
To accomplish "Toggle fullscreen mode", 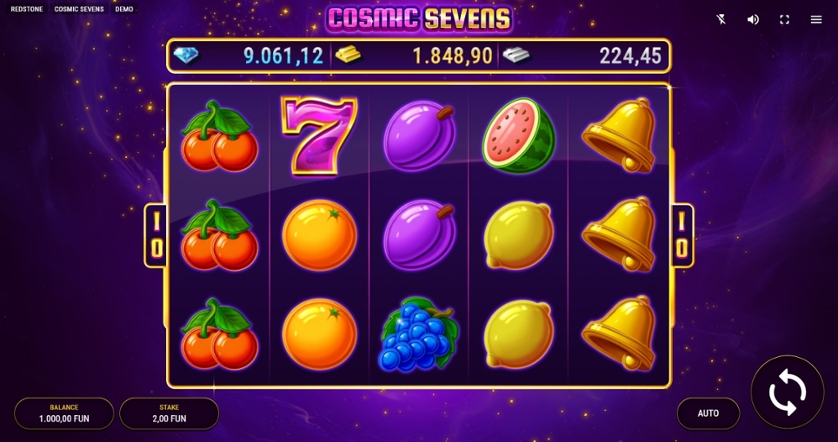I will (785, 19).
